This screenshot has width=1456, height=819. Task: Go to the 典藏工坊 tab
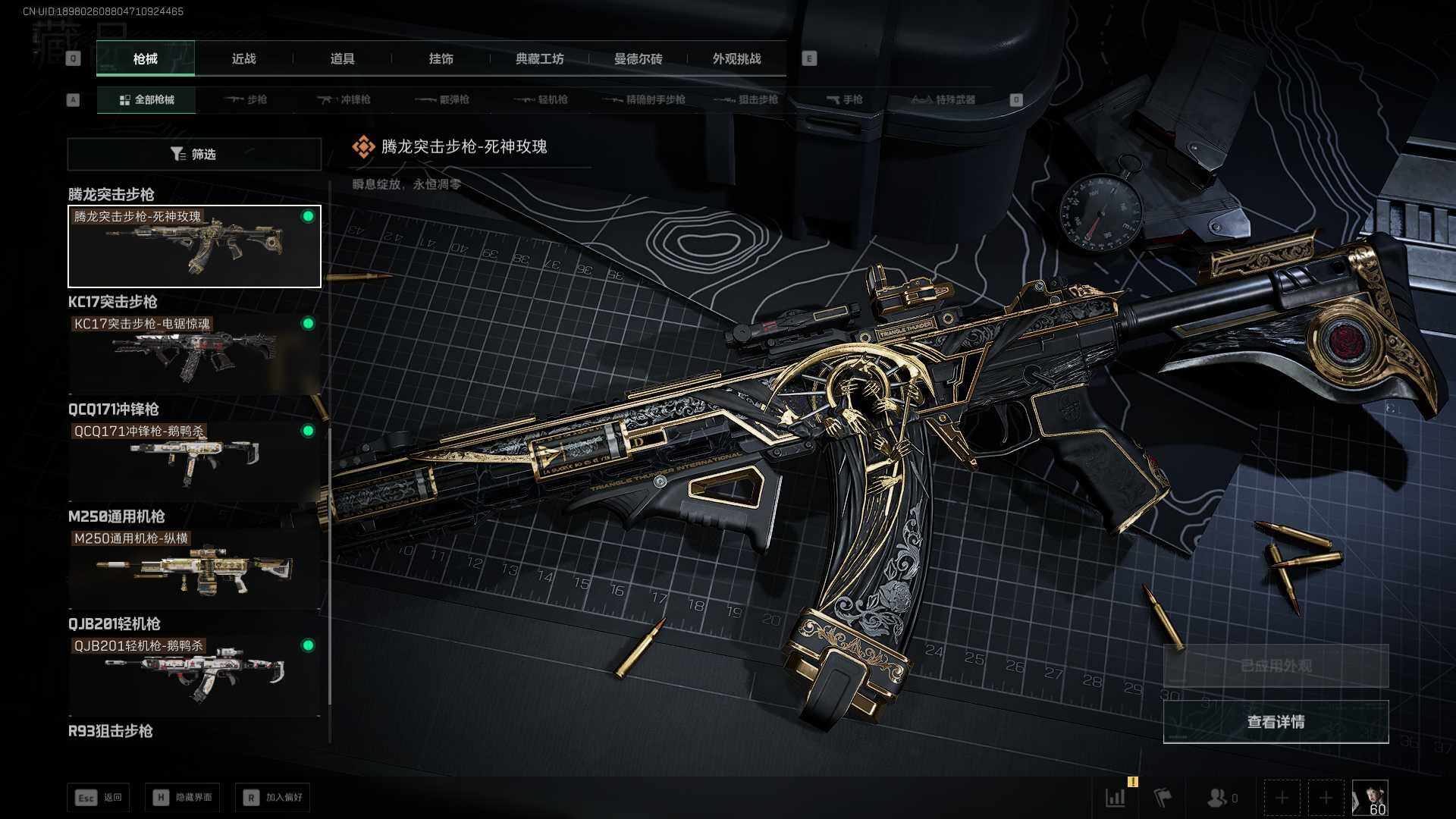(x=539, y=58)
